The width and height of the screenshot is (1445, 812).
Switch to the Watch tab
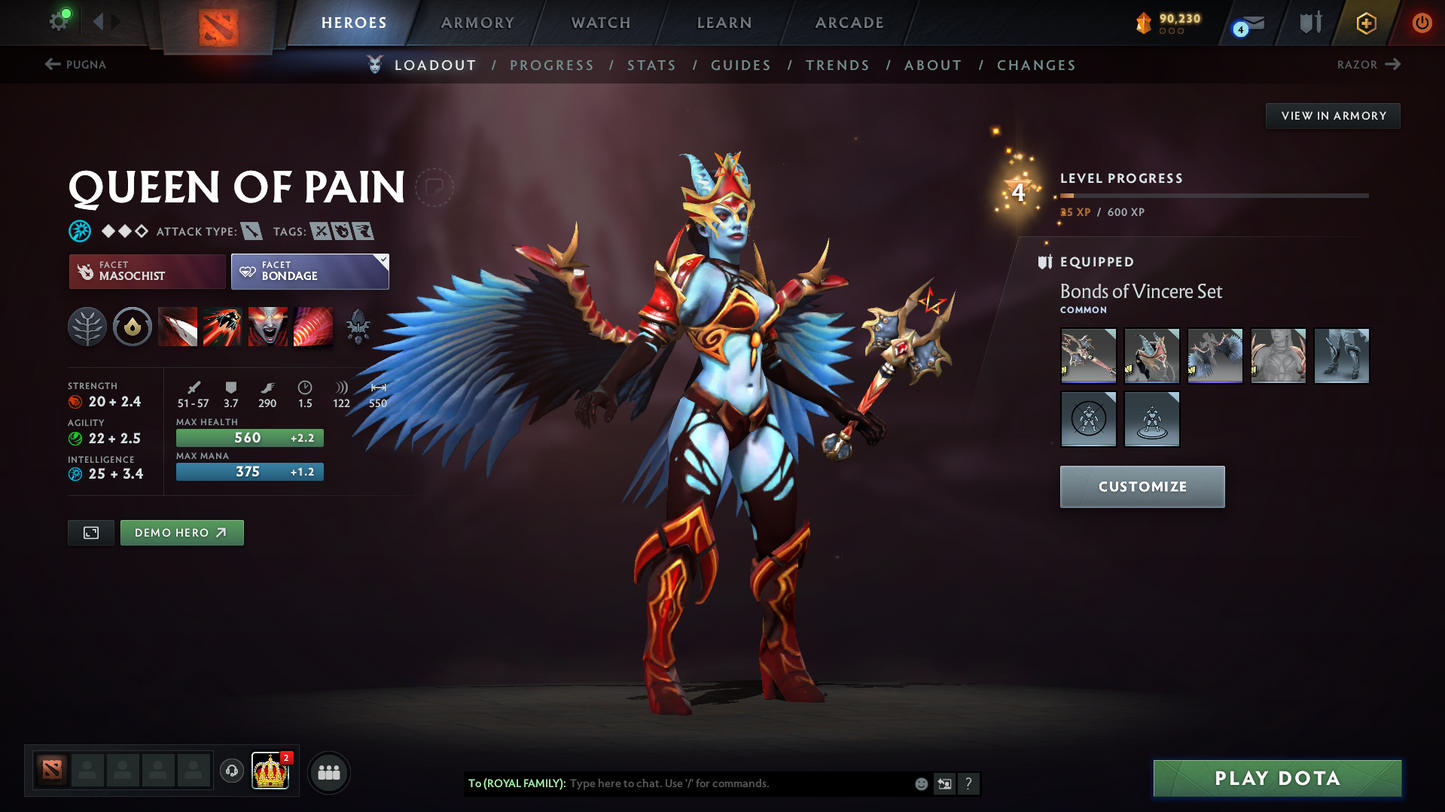click(x=600, y=23)
